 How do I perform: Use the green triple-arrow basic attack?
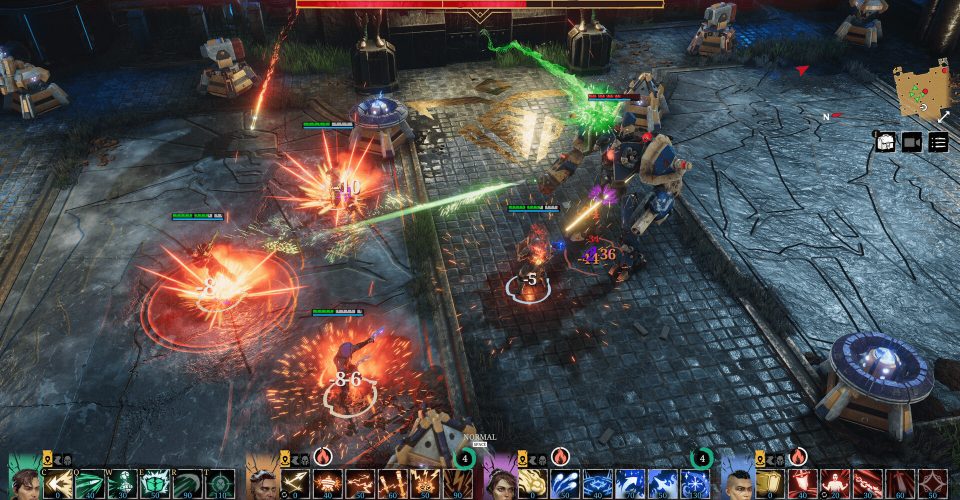click(58, 485)
